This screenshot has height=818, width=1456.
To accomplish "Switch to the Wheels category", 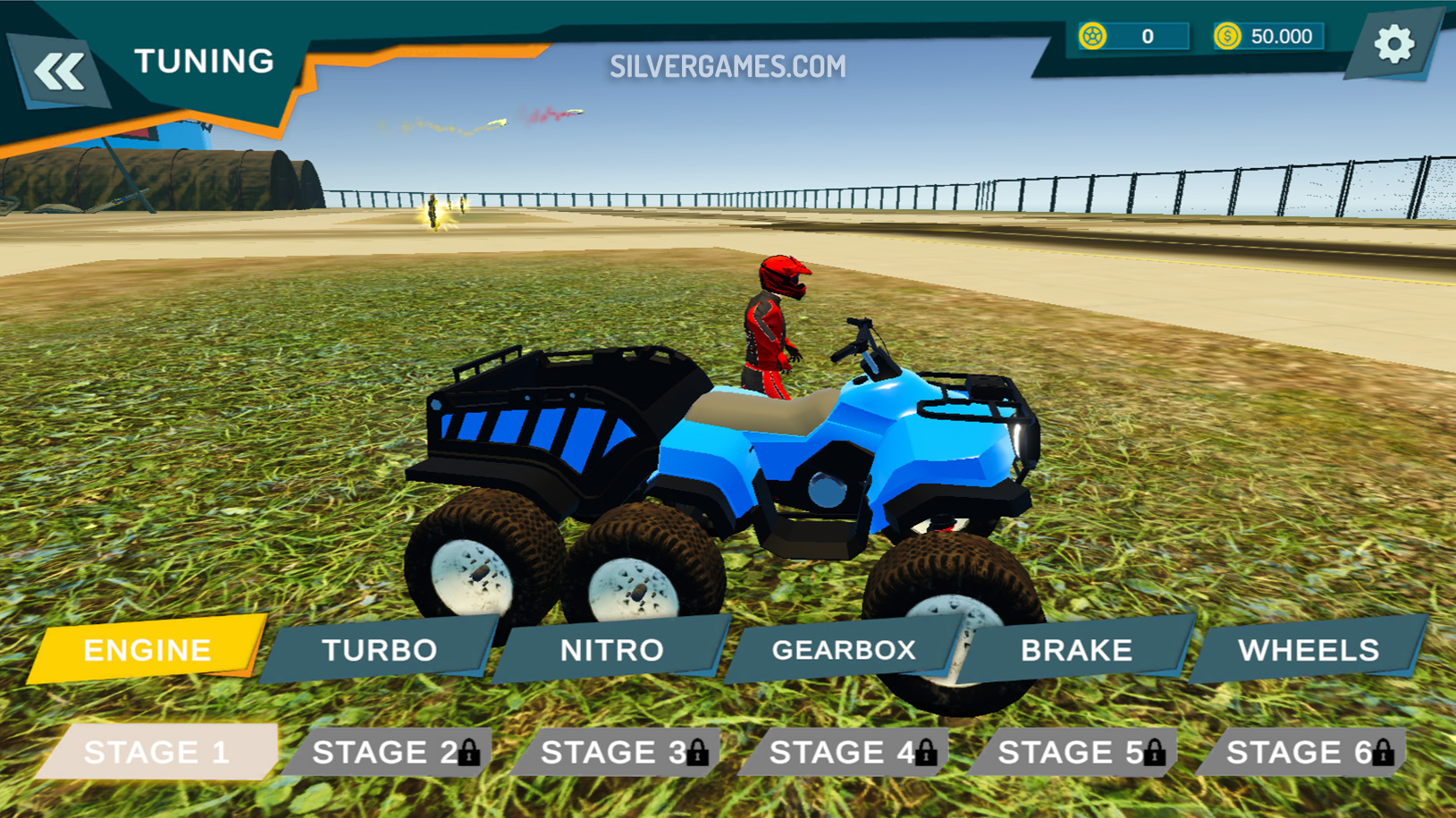I will click(x=1309, y=650).
